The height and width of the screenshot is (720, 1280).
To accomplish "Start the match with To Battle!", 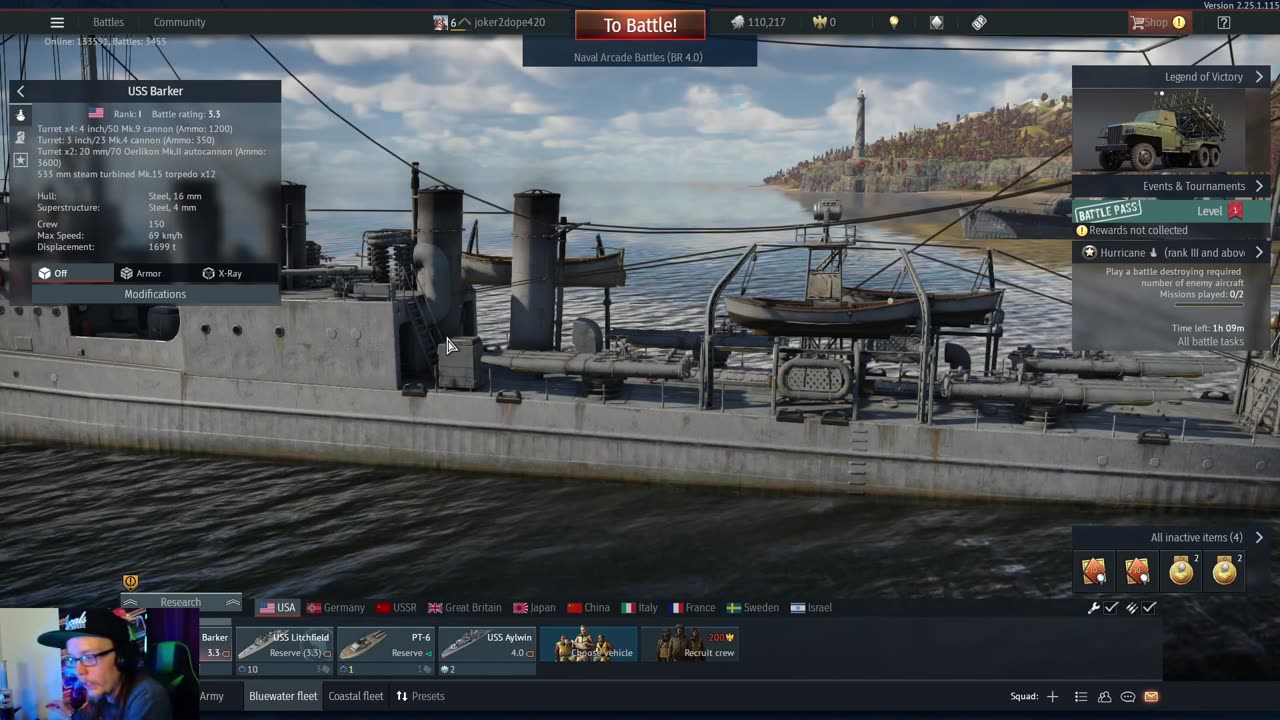I will coord(640,25).
